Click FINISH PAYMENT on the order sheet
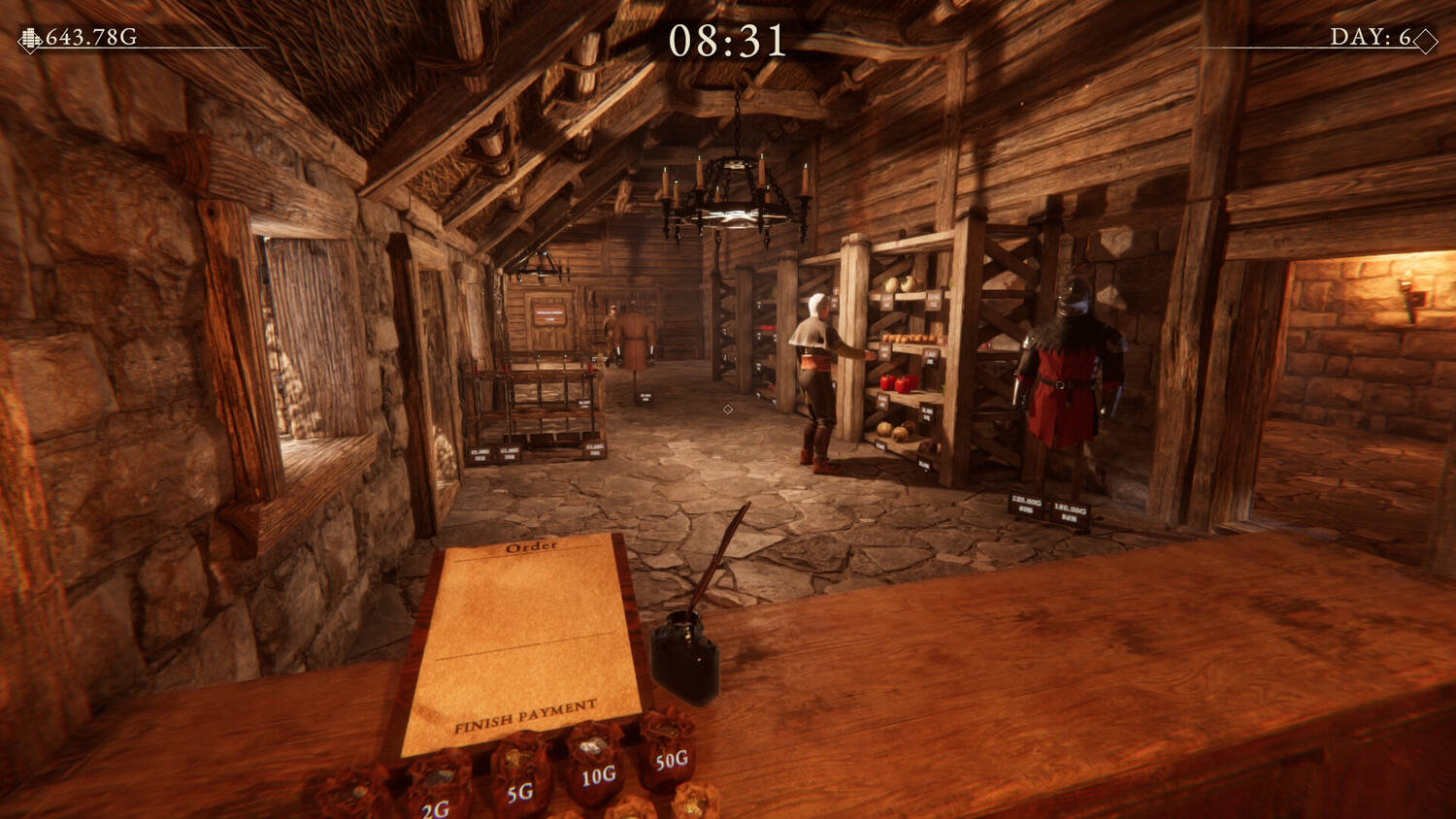Image resolution: width=1456 pixels, height=819 pixels. [525, 715]
